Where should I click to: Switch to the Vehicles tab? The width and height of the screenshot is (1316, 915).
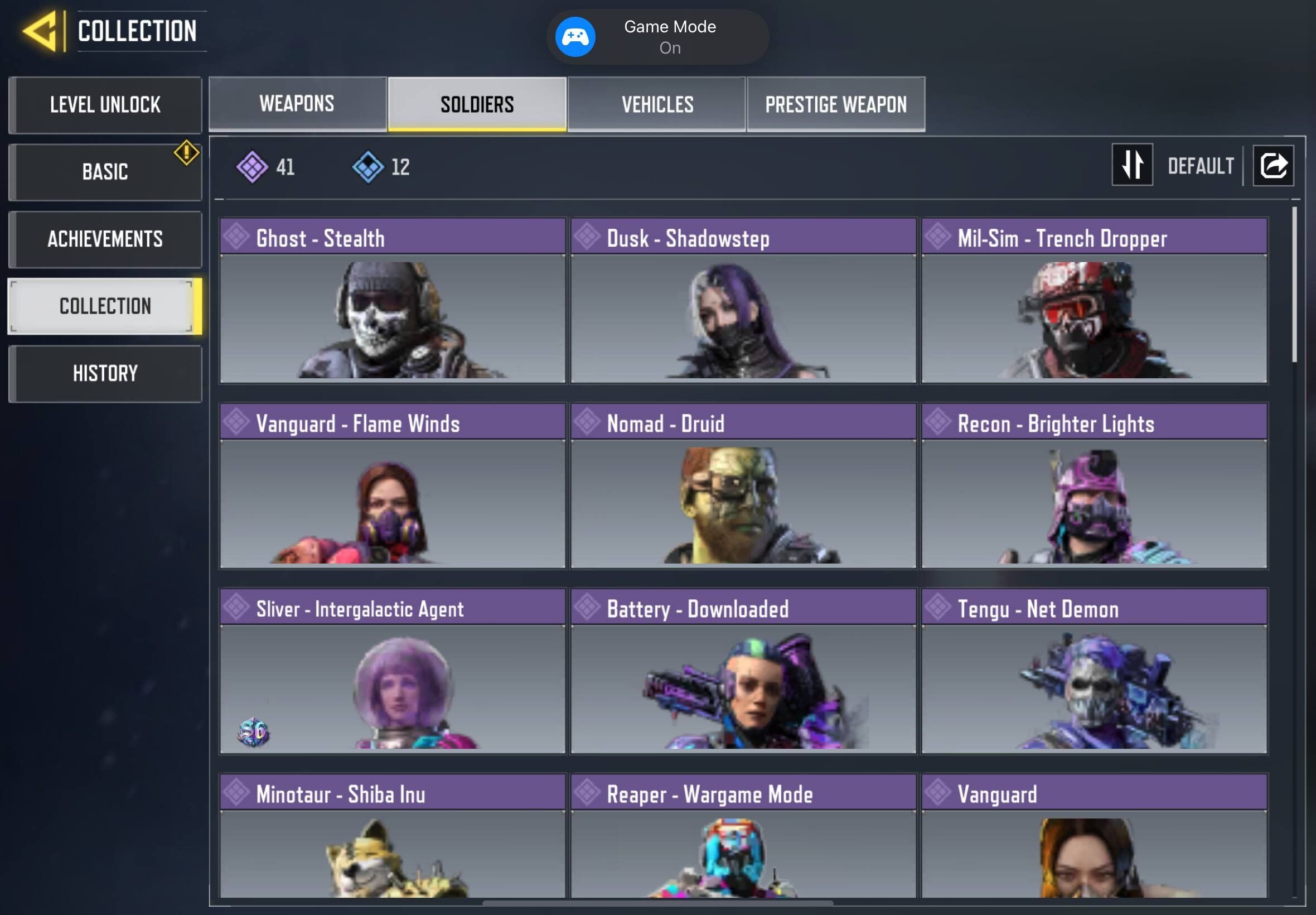(x=657, y=104)
